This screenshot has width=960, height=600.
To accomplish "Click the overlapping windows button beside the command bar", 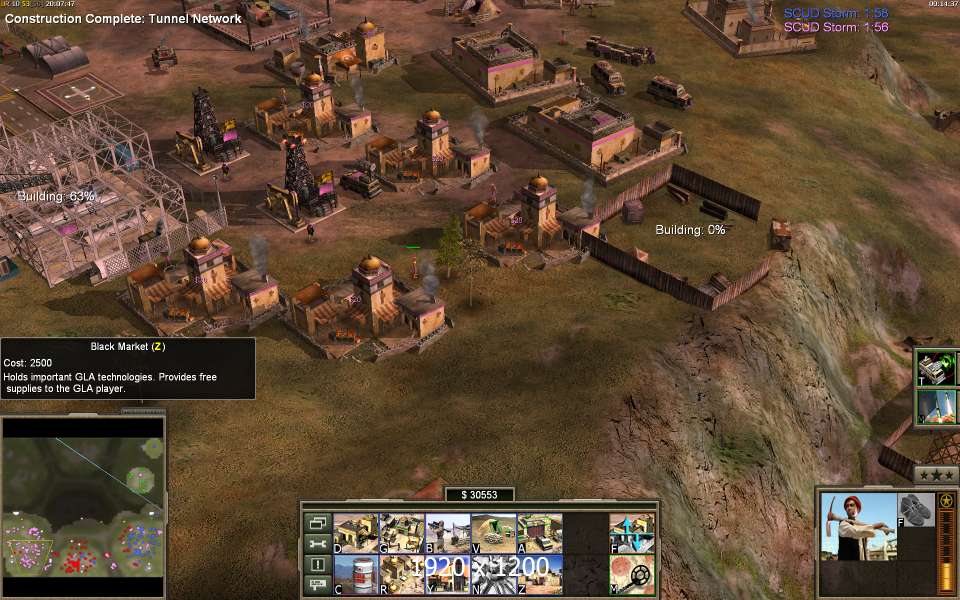I will click(x=317, y=522).
